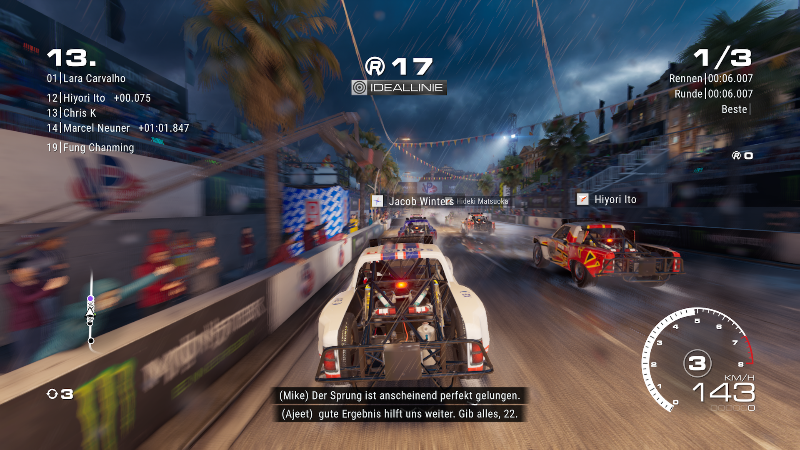Select Marcel Neuner's standings row

point(117,128)
